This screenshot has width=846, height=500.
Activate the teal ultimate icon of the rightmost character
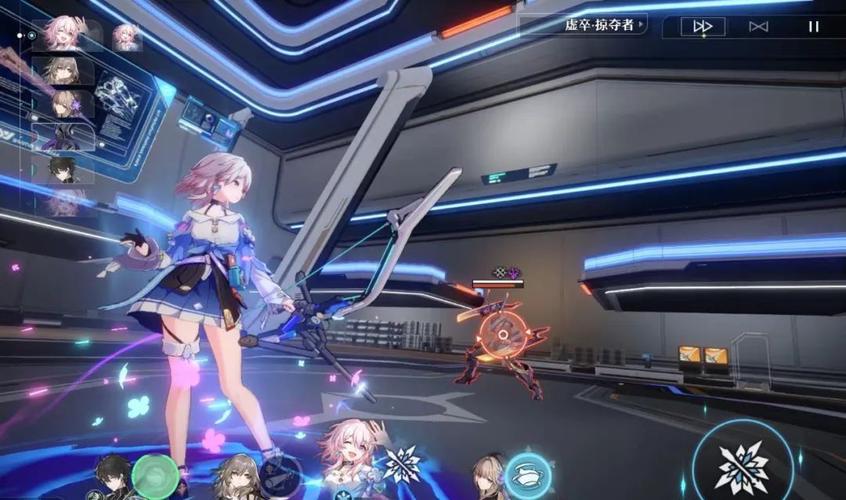point(528,474)
